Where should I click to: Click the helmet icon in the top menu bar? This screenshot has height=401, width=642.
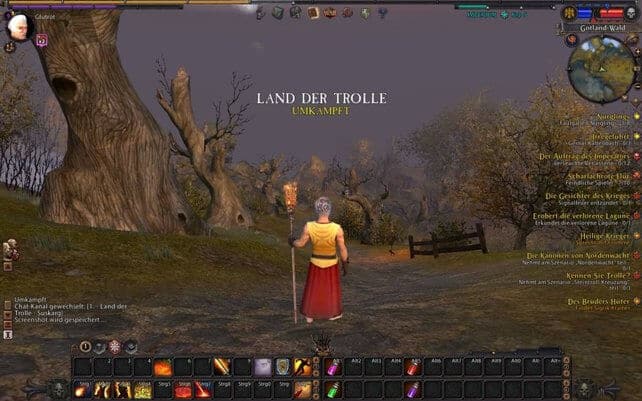(296, 13)
